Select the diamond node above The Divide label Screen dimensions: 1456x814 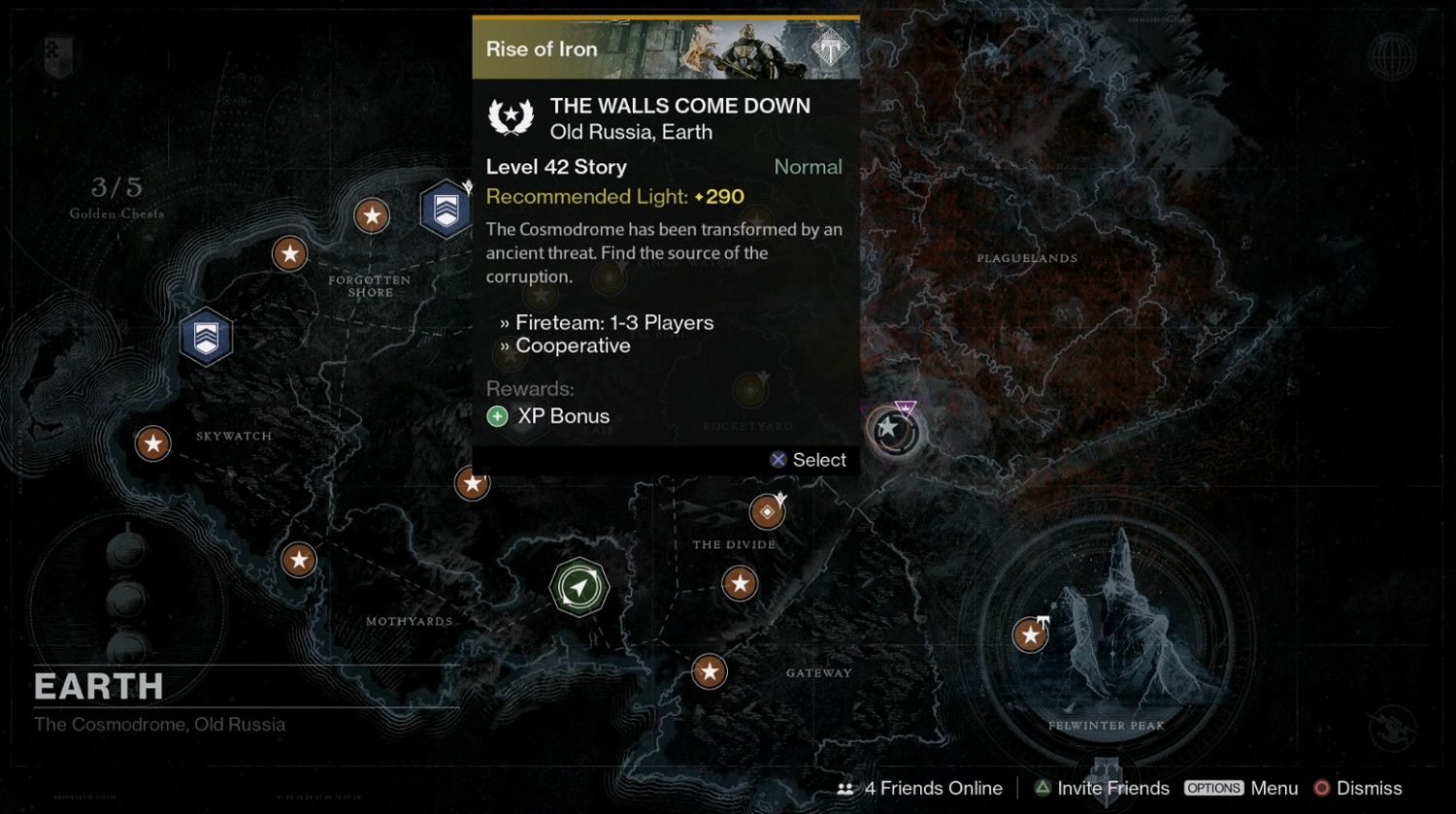[767, 511]
